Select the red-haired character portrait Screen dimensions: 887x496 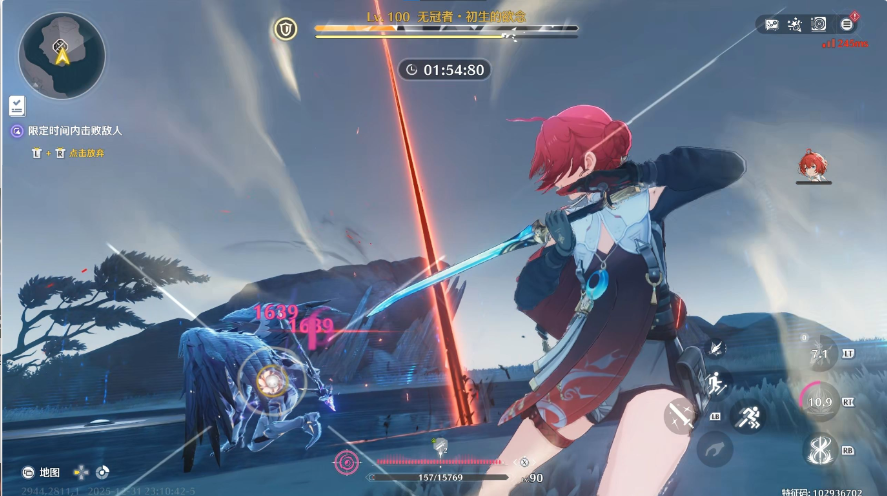coord(813,165)
